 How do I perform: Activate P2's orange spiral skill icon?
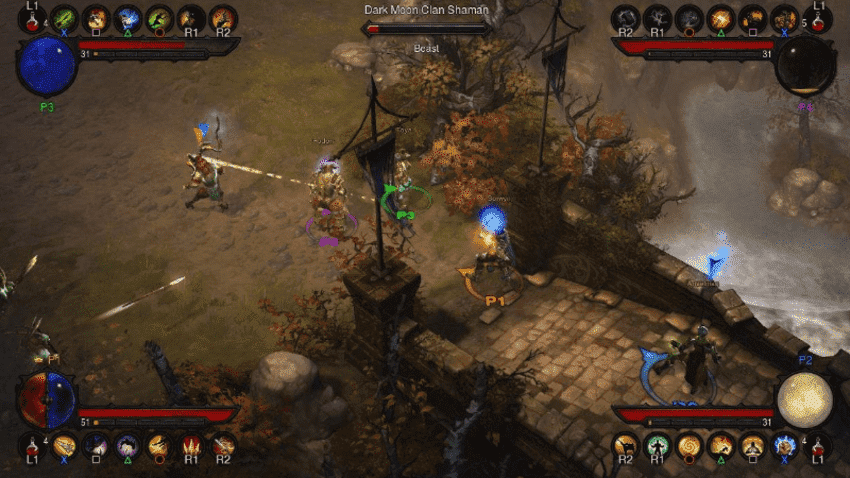pos(688,444)
